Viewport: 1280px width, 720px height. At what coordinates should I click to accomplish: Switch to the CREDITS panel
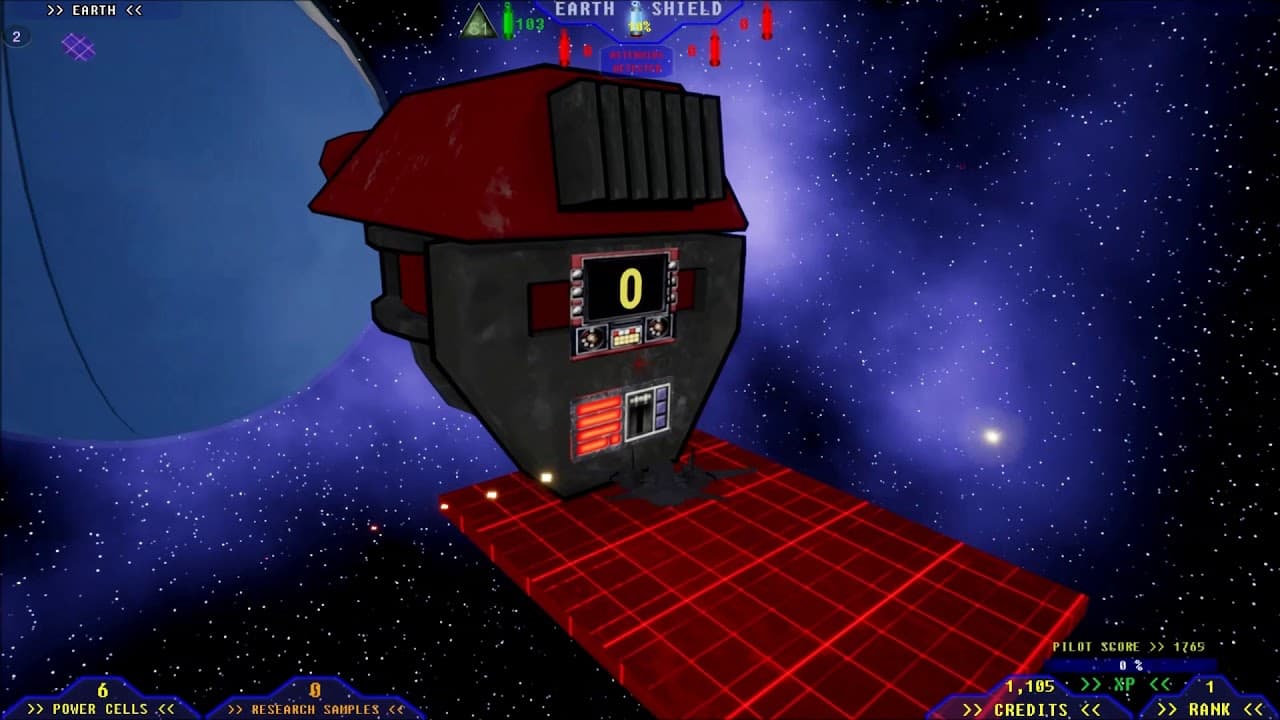coord(1028,708)
